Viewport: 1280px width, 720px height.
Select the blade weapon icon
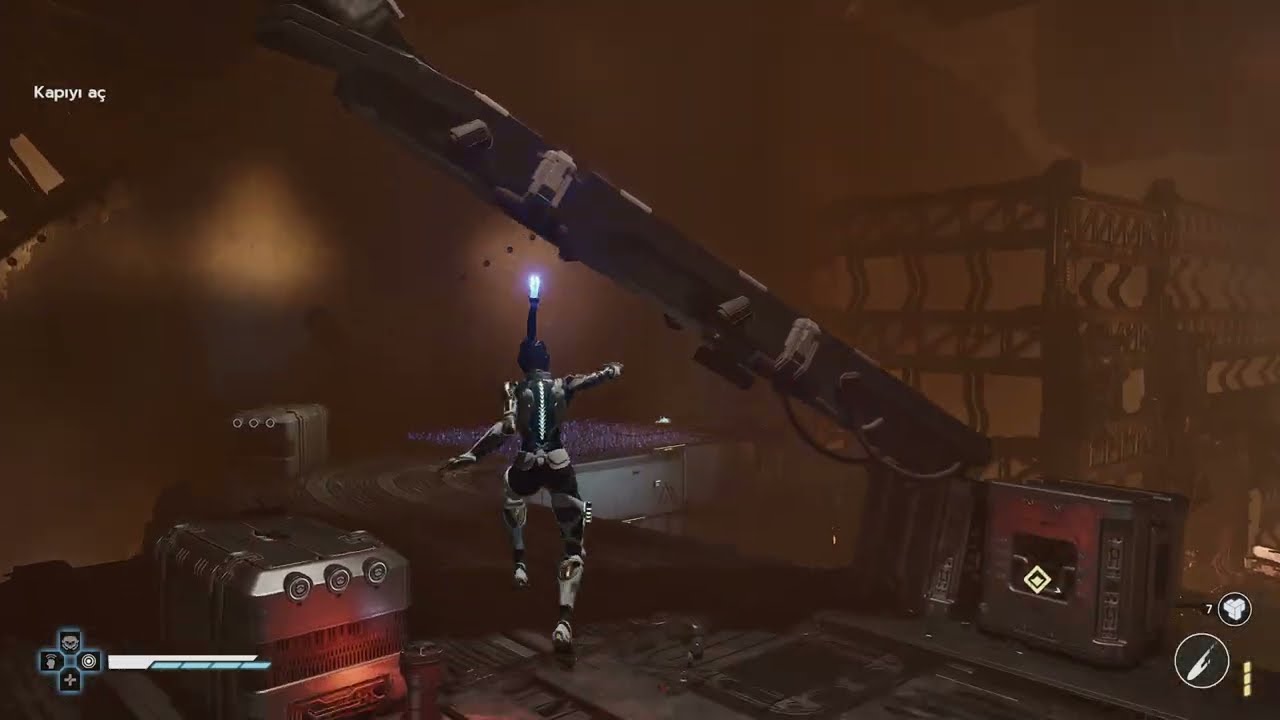click(x=1202, y=661)
